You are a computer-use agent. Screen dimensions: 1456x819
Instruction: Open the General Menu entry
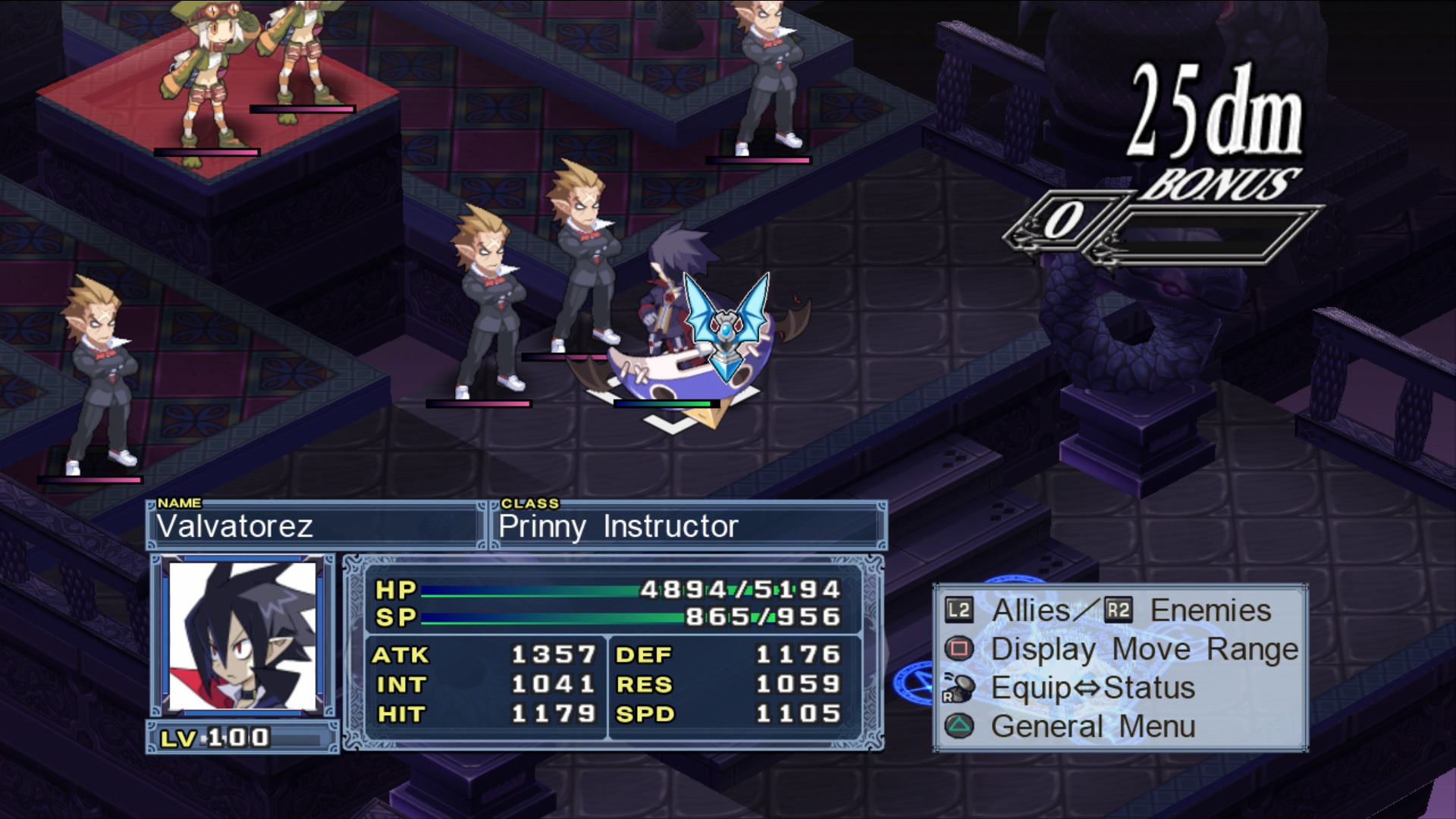[1092, 726]
